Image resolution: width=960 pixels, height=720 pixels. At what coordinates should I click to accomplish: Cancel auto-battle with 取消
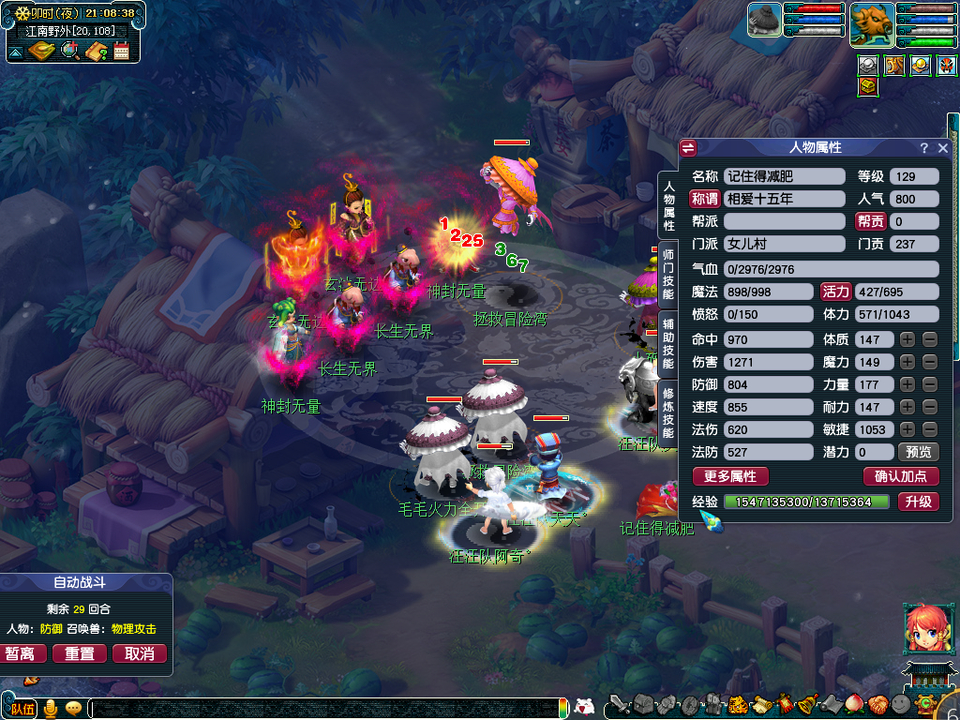click(139, 654)
